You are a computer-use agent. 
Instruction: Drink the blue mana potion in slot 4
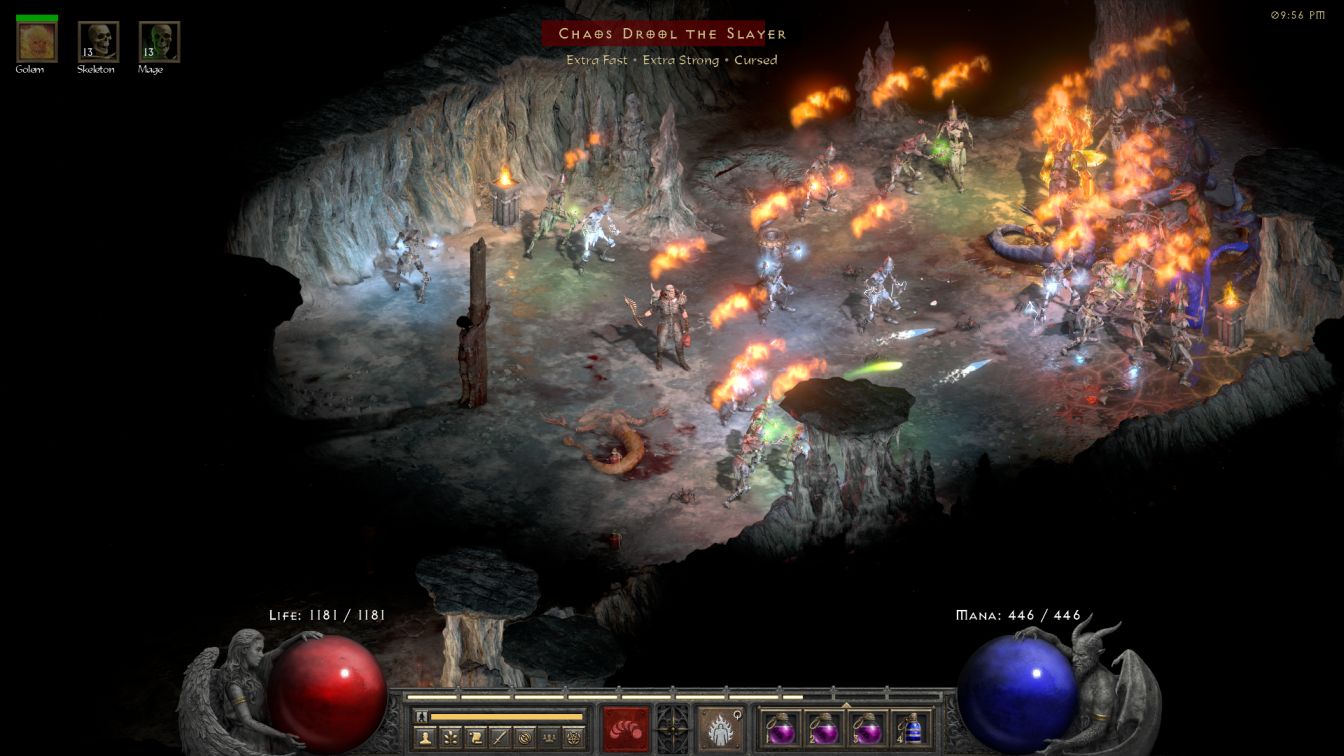pyautogui.click(x=910, y=728)
